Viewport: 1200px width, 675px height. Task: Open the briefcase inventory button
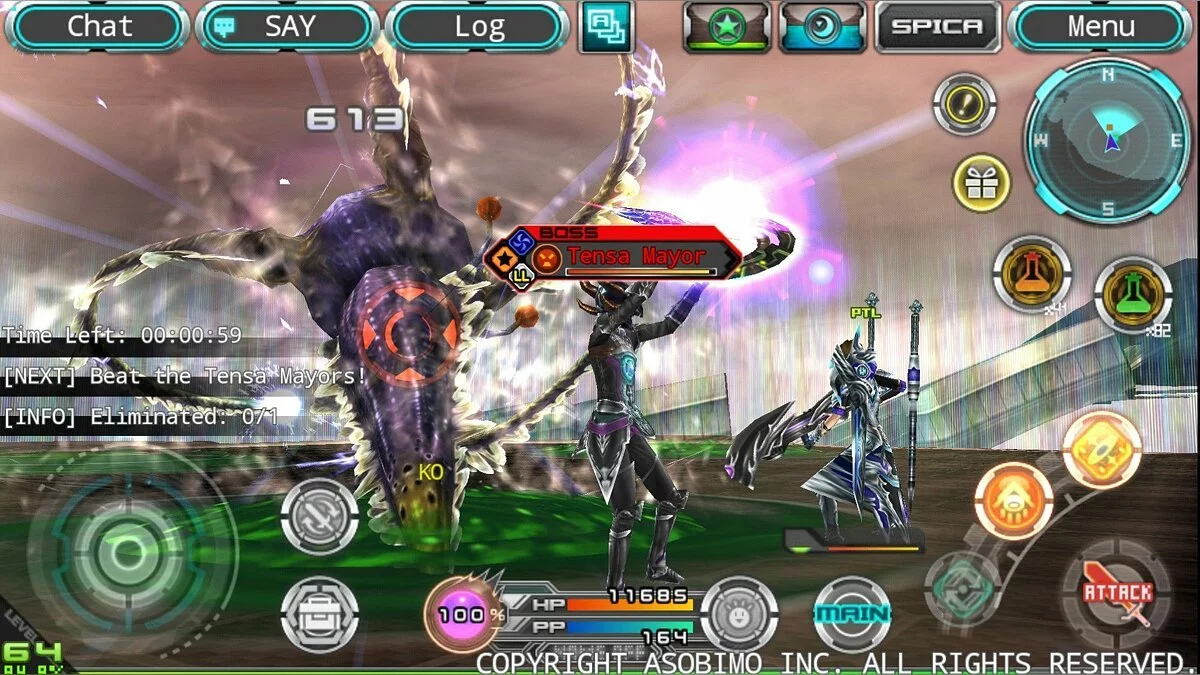[320, 614]
